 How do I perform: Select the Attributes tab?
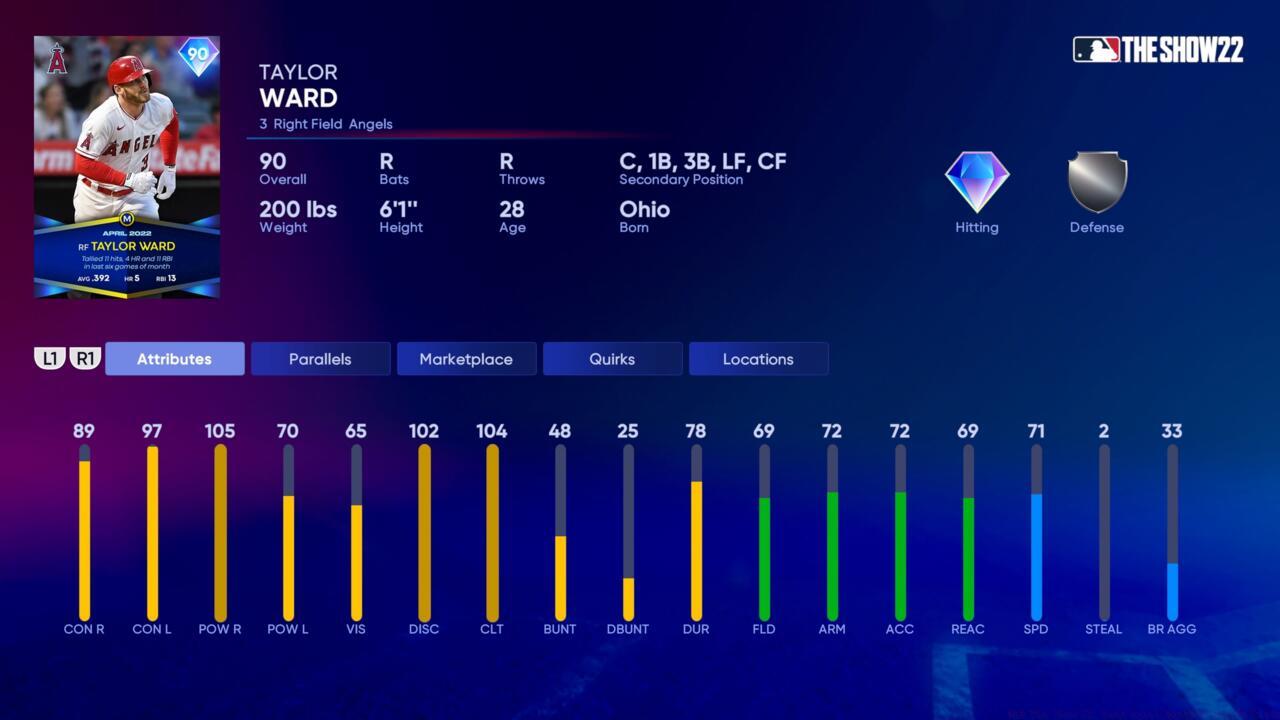tap(174, 359)
